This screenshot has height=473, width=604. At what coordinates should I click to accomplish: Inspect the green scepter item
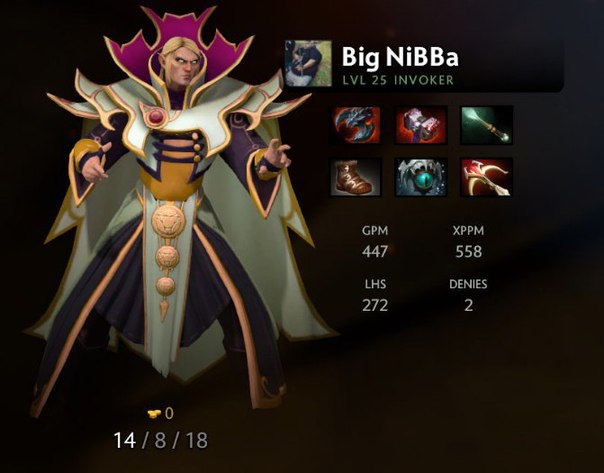point(486,125)
